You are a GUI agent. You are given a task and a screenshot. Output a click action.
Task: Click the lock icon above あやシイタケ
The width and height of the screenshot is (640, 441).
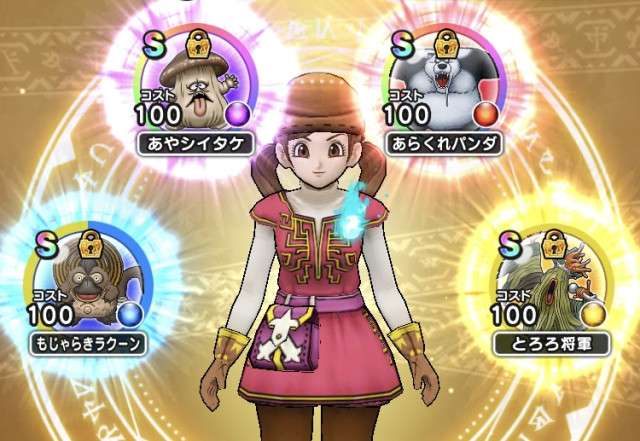(x=198, y=44)
